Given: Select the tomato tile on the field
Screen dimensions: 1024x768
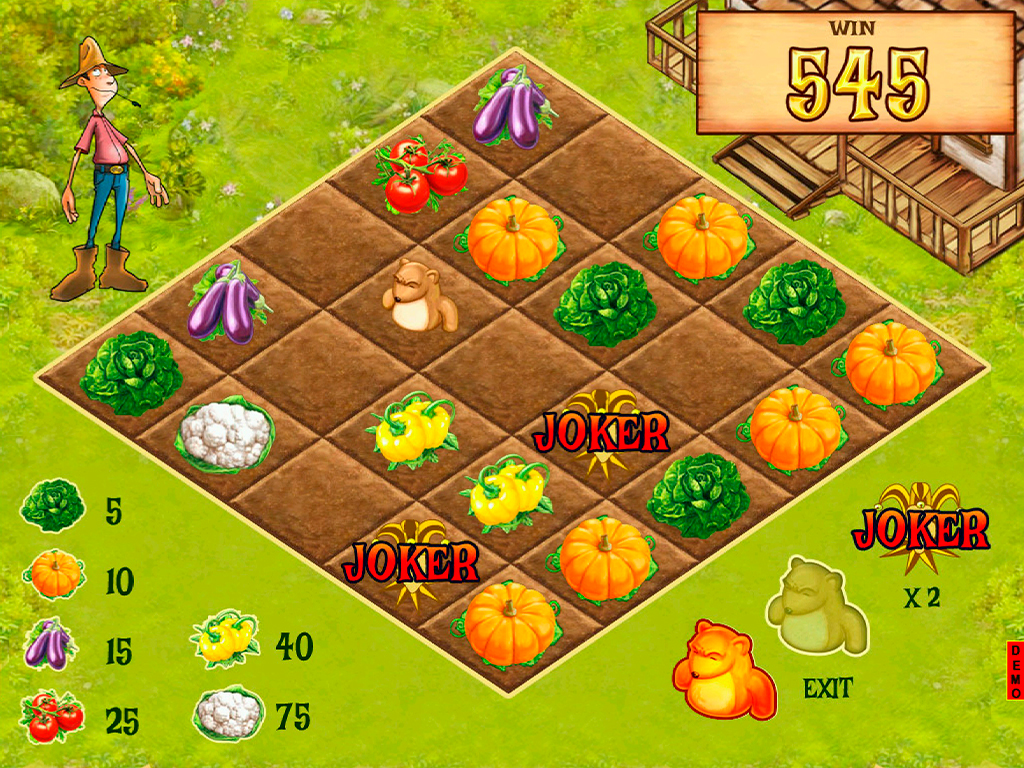Looking at the screenshot, I should pyautogui.click(x=419, y=175).
